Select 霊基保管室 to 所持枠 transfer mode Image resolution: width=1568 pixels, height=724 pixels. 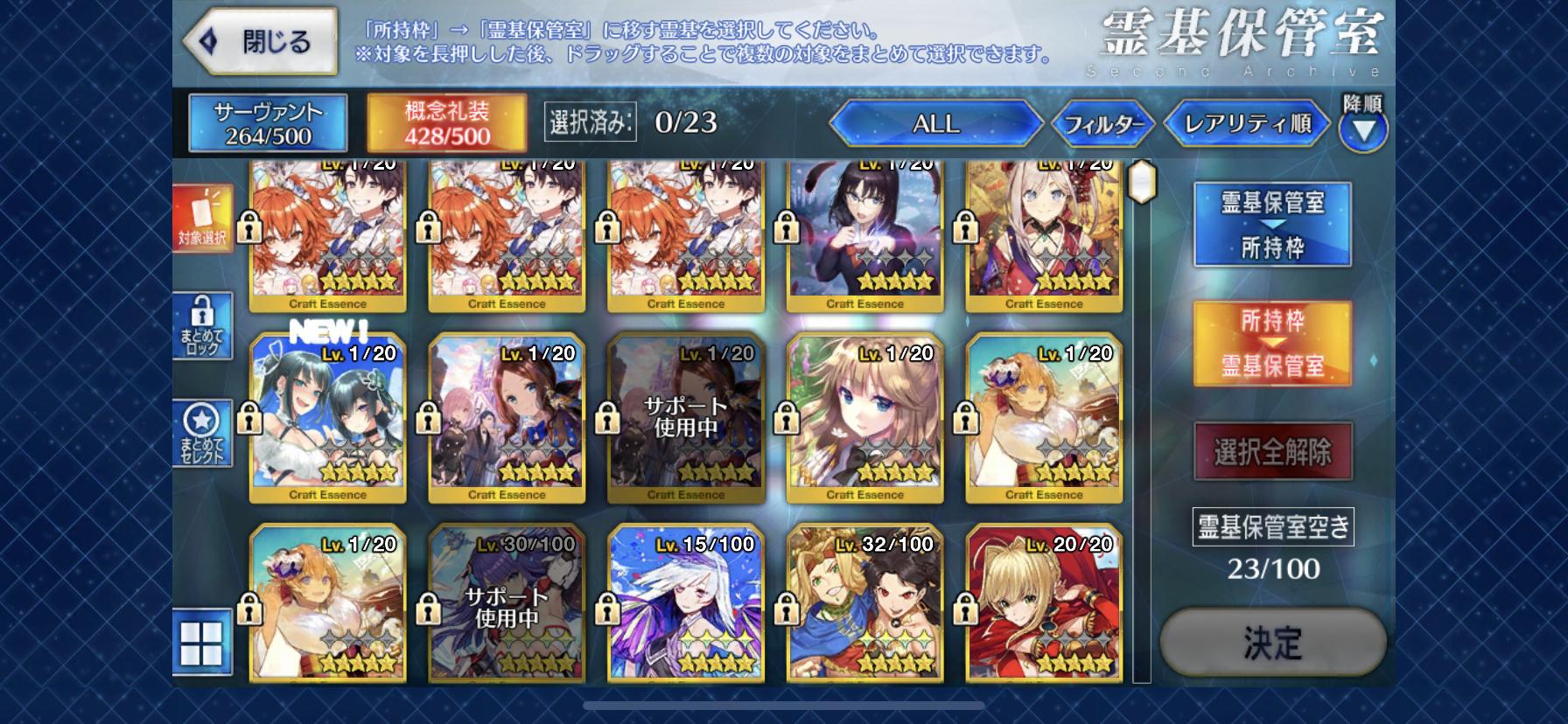click(x=1272, y=225)
